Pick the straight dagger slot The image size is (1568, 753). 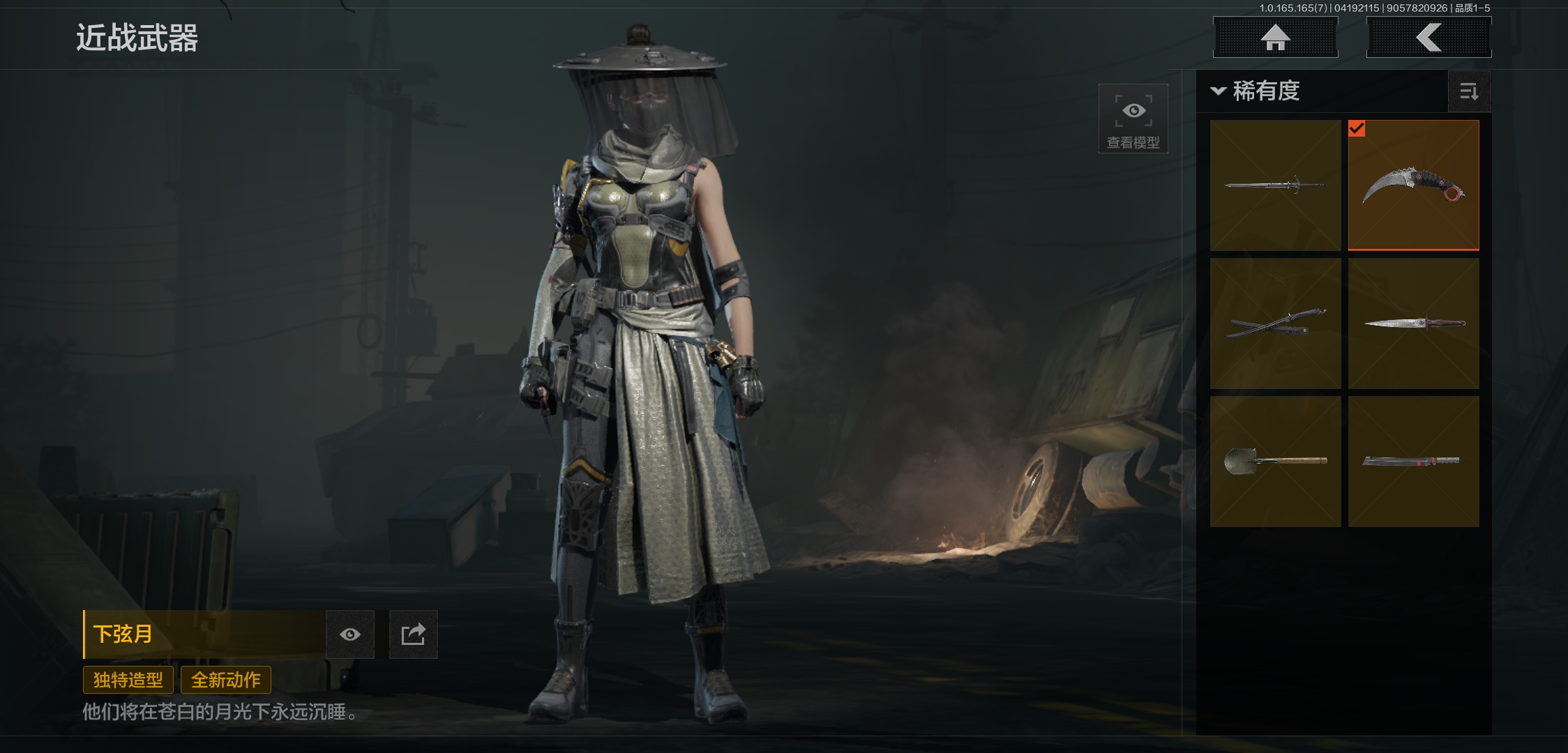pyautogui.click(x=1413, y=324)
